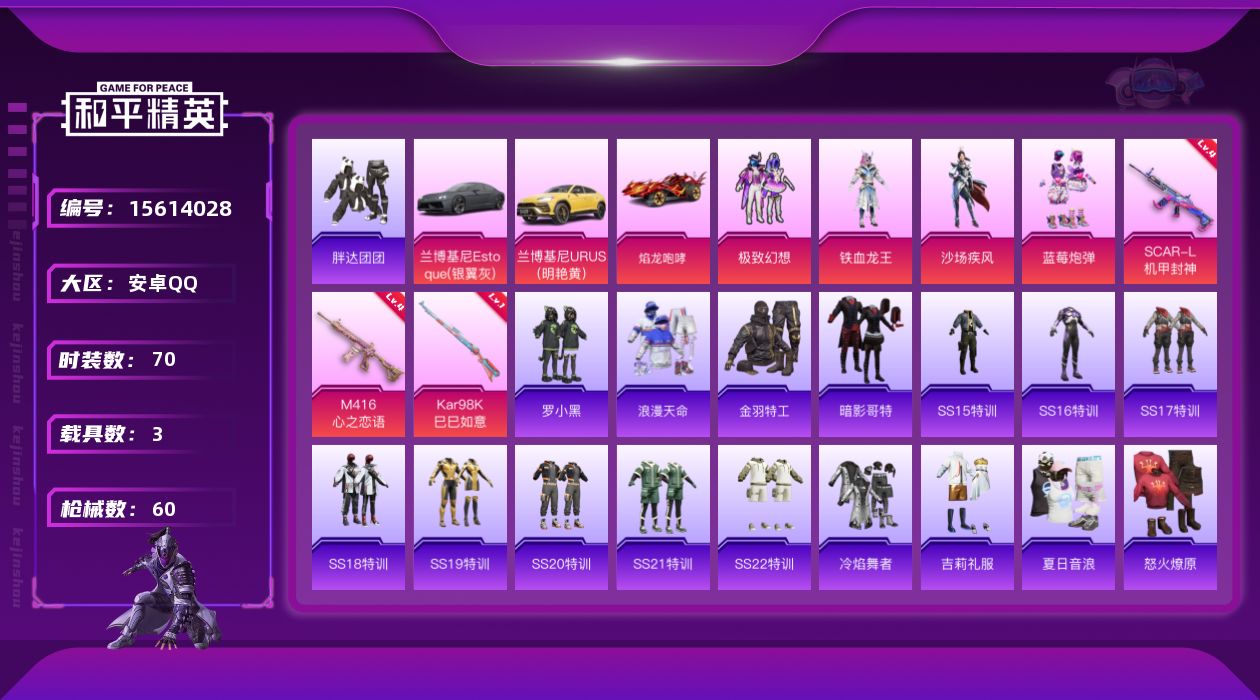
Task: Choose the silver-grey 兰博基尼Estoque car
Action: click(x=460, y=210)
